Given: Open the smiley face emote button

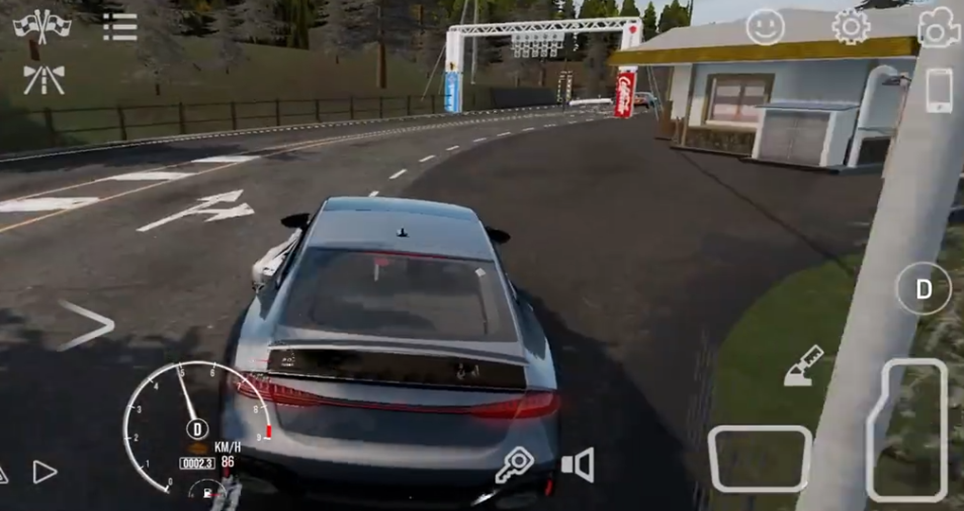Looking at the screenshot, I should [x=765, y=27].
